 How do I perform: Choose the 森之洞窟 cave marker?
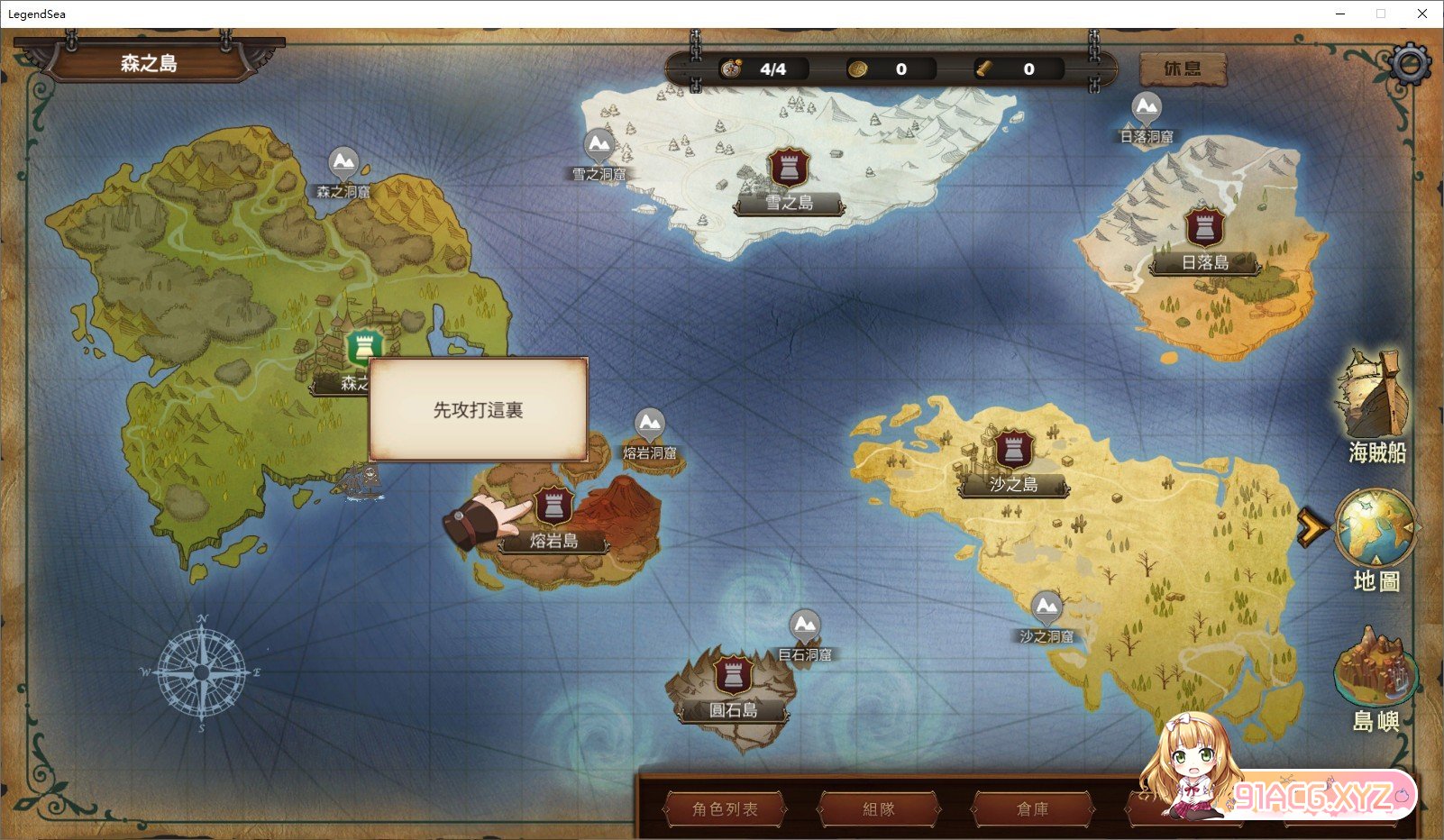click(343, 164)
